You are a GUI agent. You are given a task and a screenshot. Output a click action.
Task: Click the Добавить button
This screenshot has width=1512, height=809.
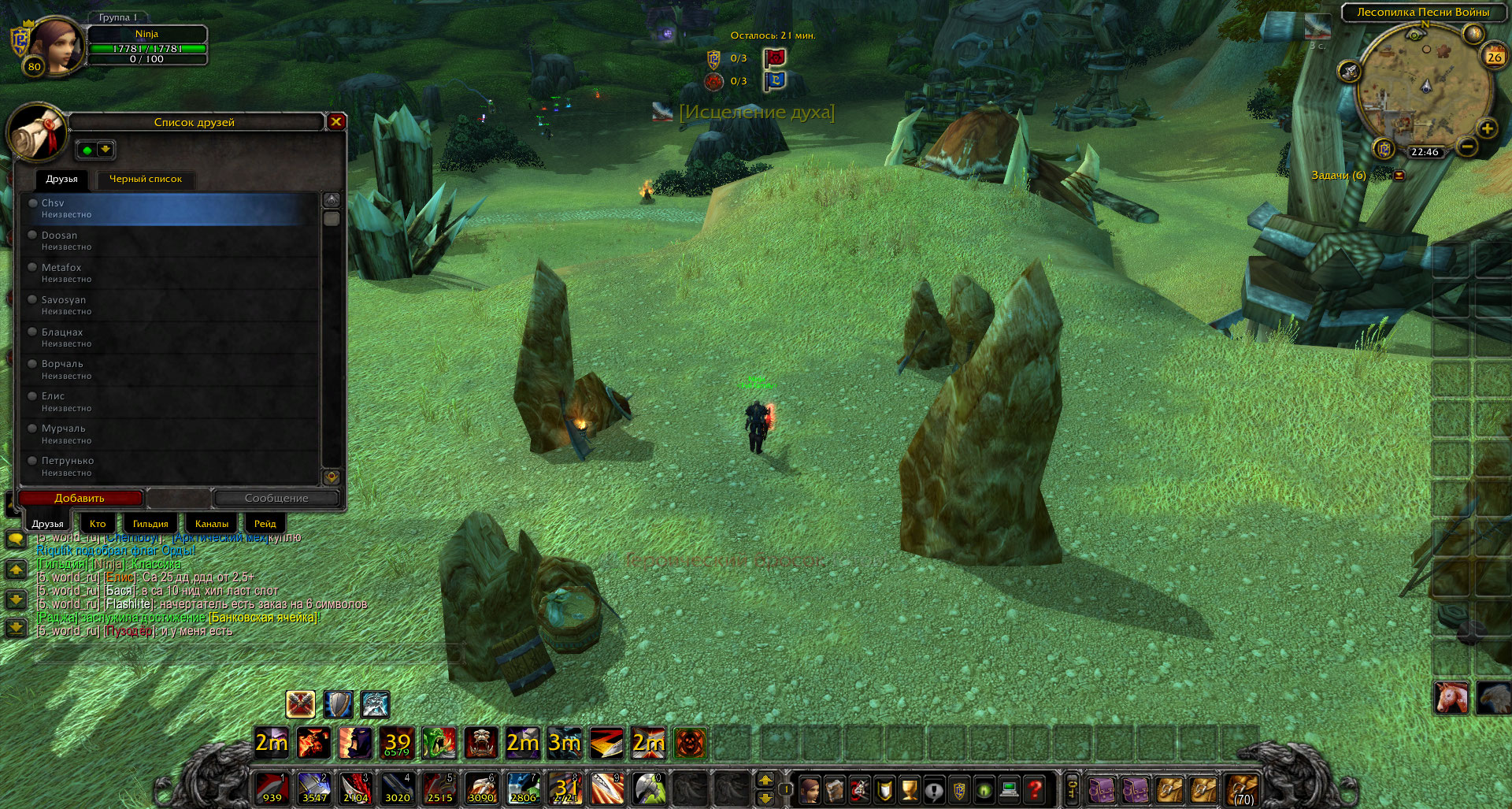pos(80,498)
